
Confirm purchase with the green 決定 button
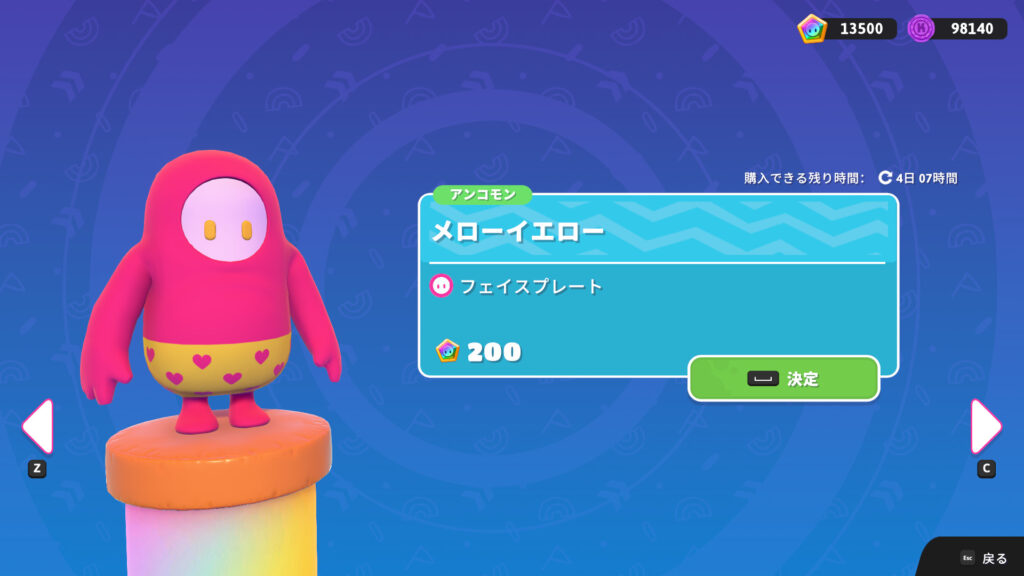(x=784, y=379)
